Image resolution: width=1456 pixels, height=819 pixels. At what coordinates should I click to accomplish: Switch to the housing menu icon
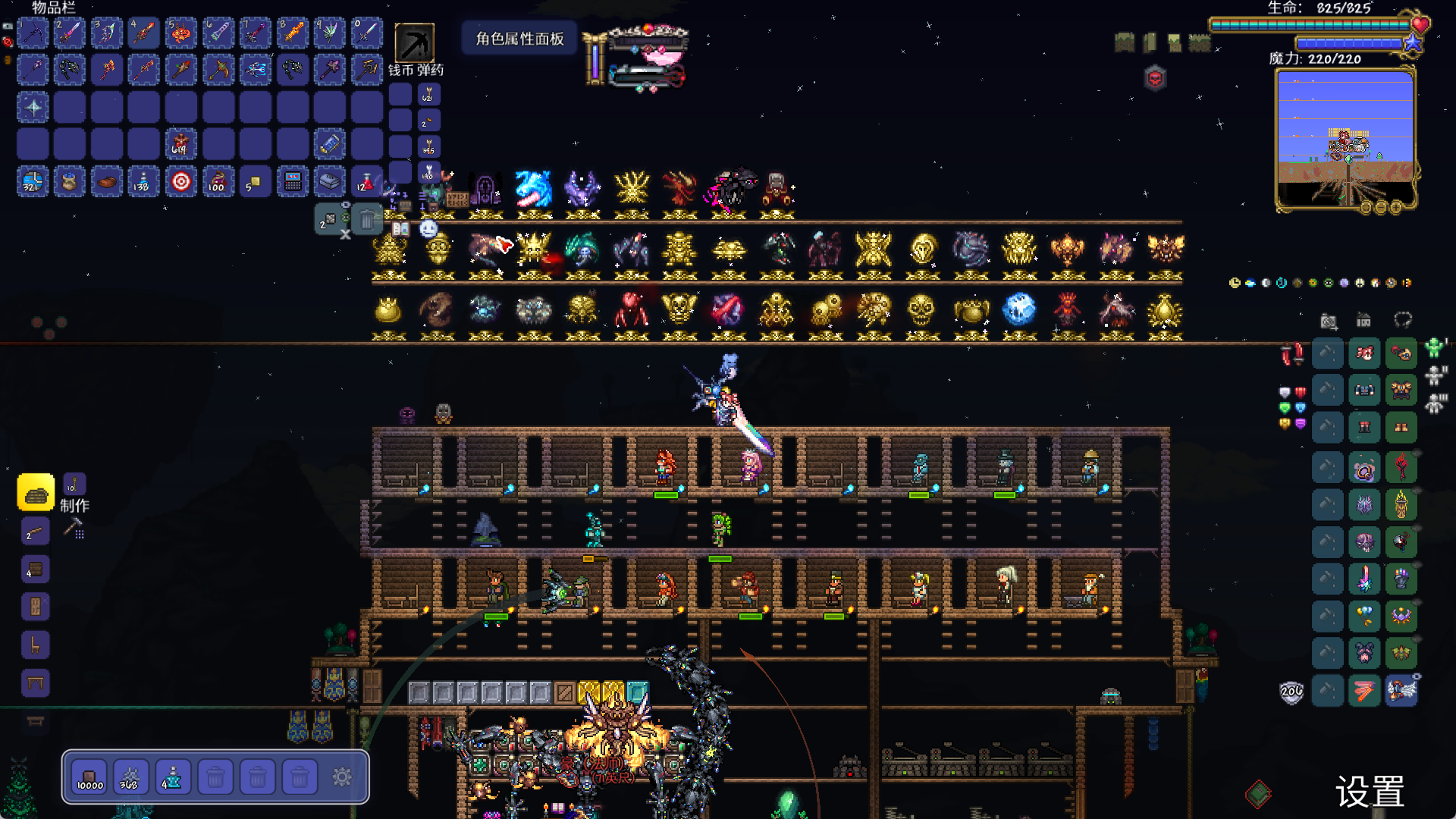(x=1363, y=320)
